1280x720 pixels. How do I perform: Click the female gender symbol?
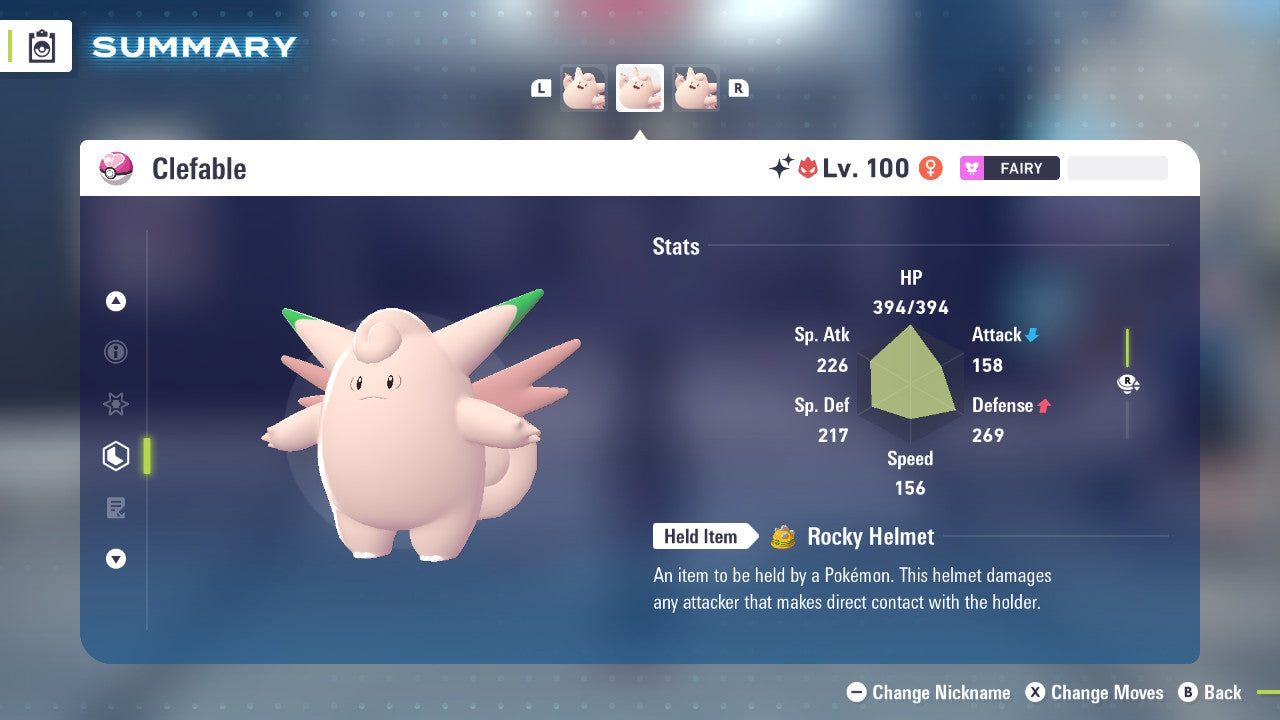(930, 168)
